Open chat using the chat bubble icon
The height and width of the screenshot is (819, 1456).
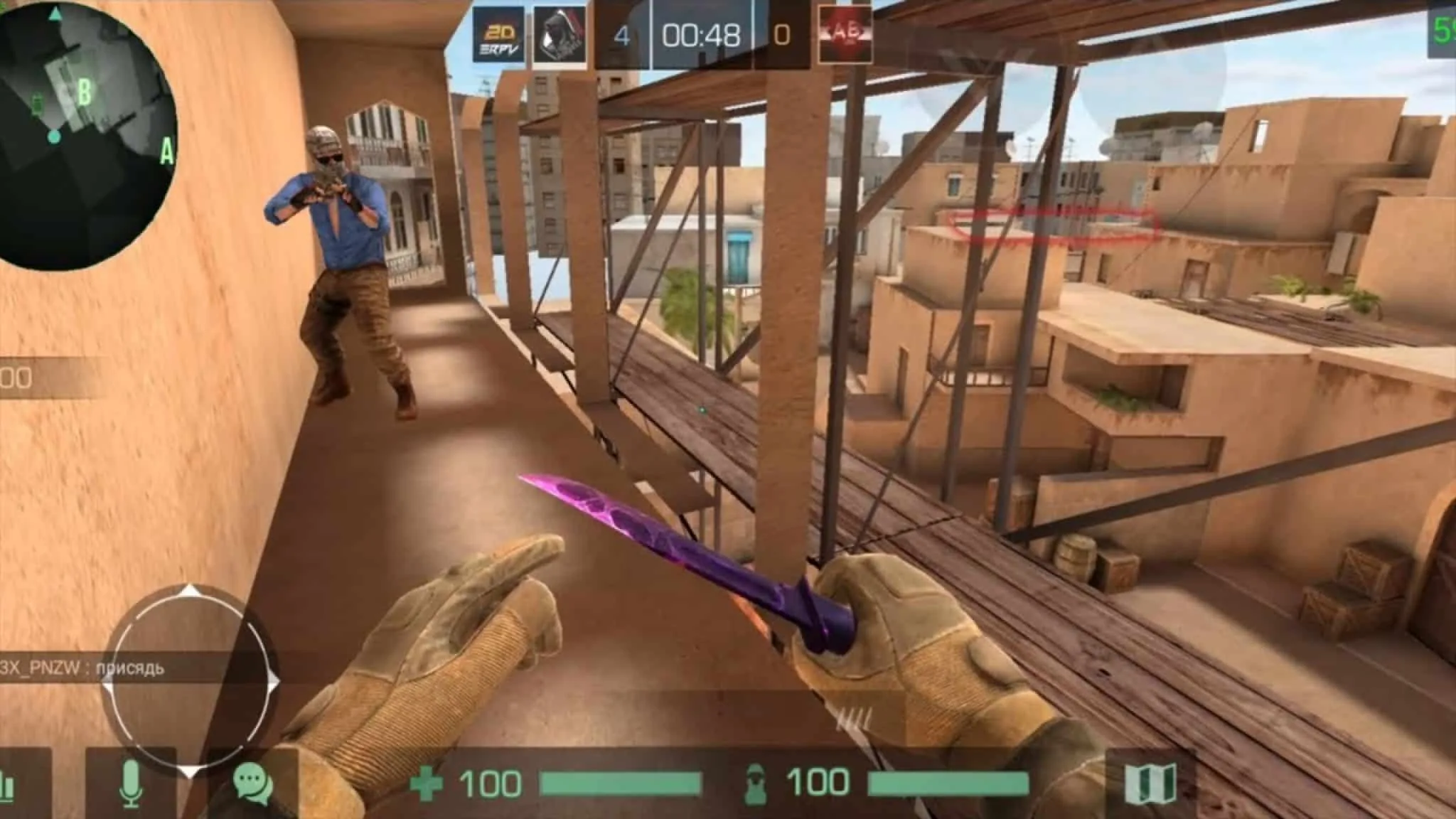[252, 781]
